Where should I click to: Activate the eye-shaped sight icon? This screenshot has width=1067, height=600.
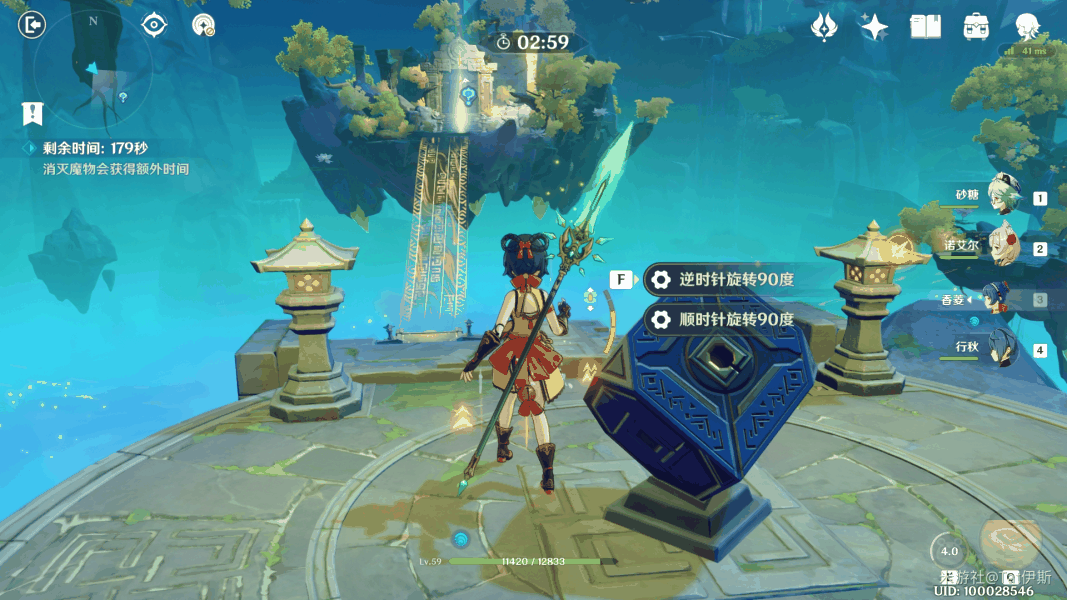154,25
